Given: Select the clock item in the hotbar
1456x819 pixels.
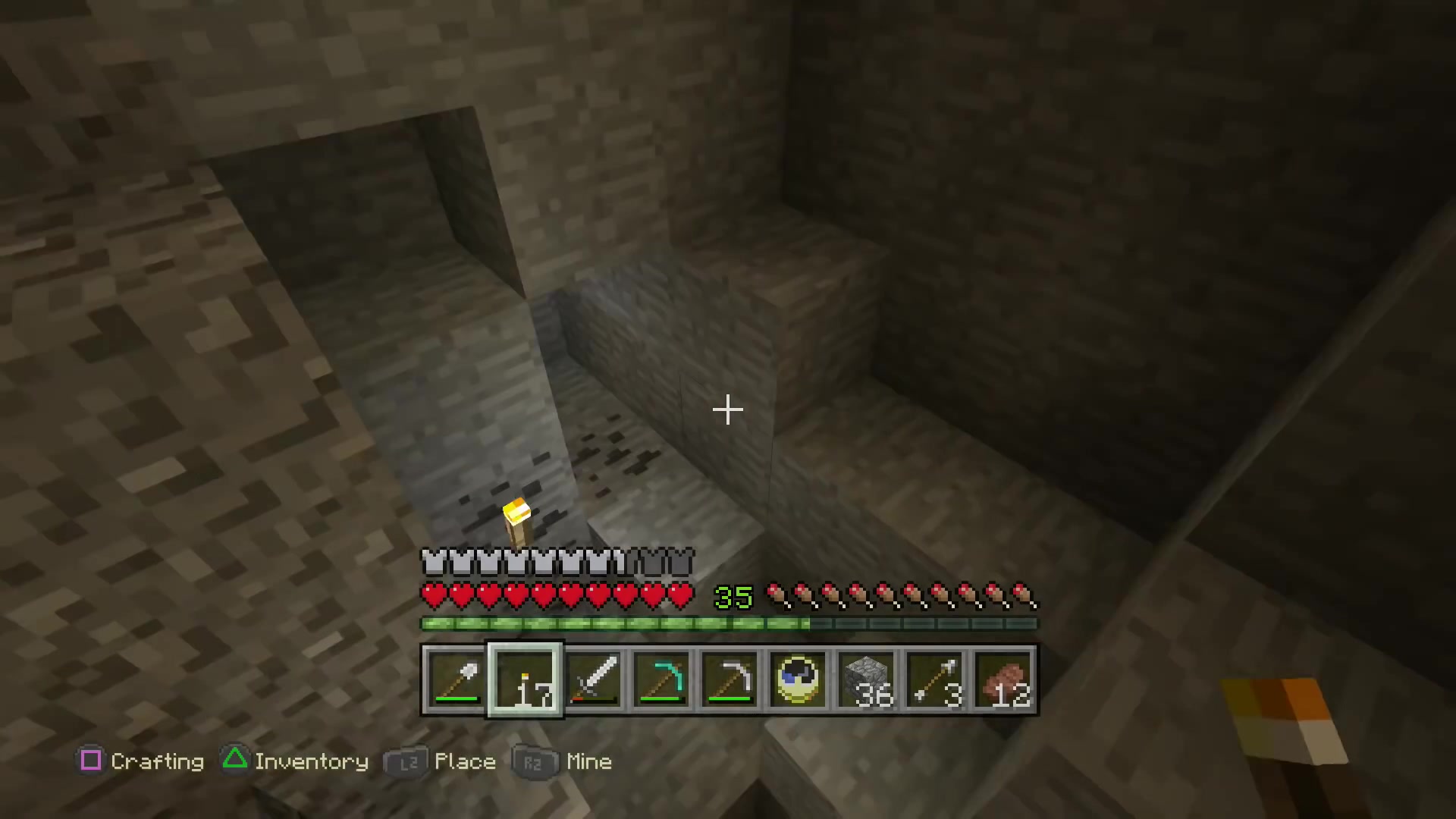Looking at the screenshot, I should coord(799,680).
